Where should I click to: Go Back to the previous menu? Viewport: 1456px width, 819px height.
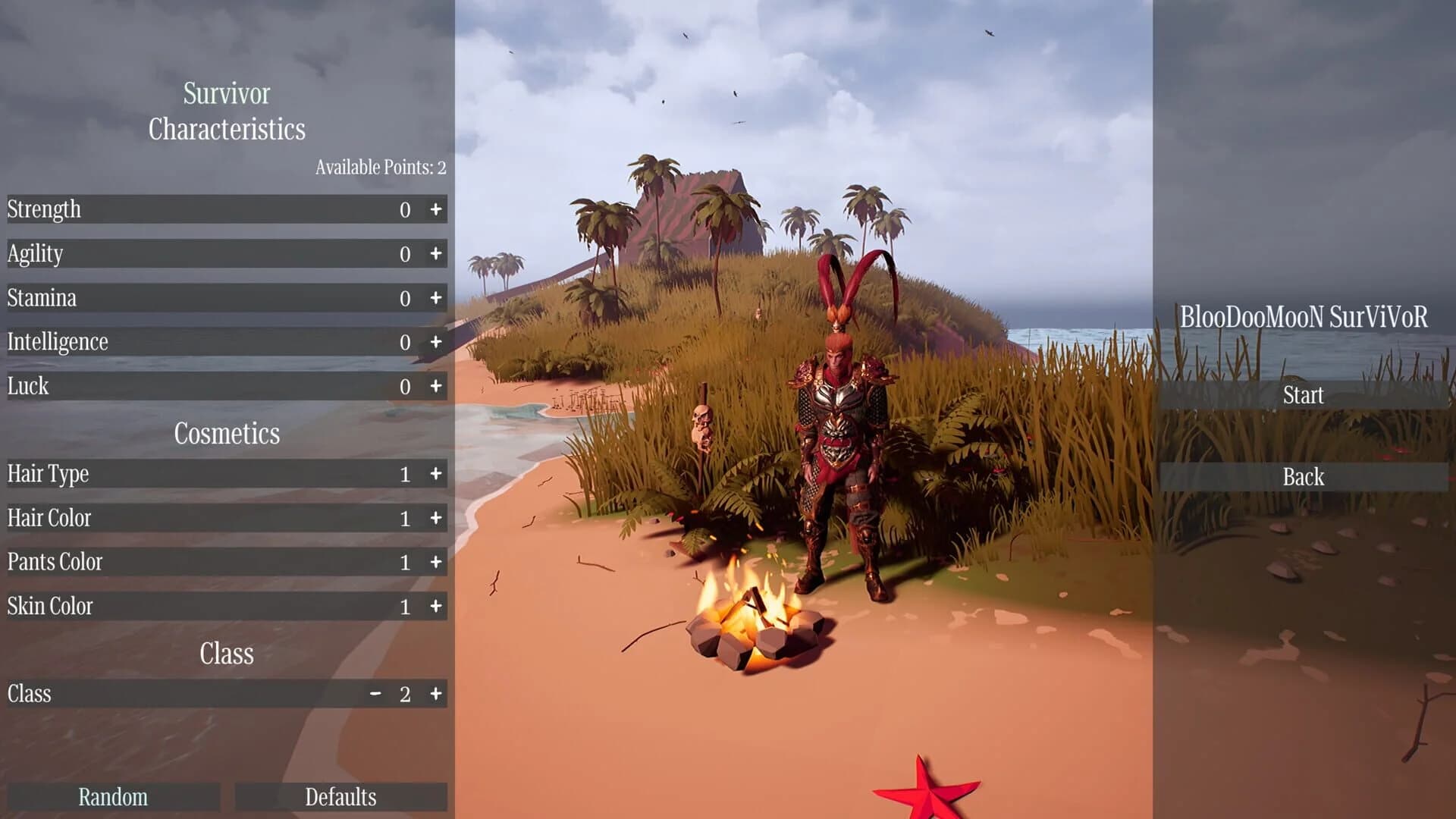click(1303, 476)
